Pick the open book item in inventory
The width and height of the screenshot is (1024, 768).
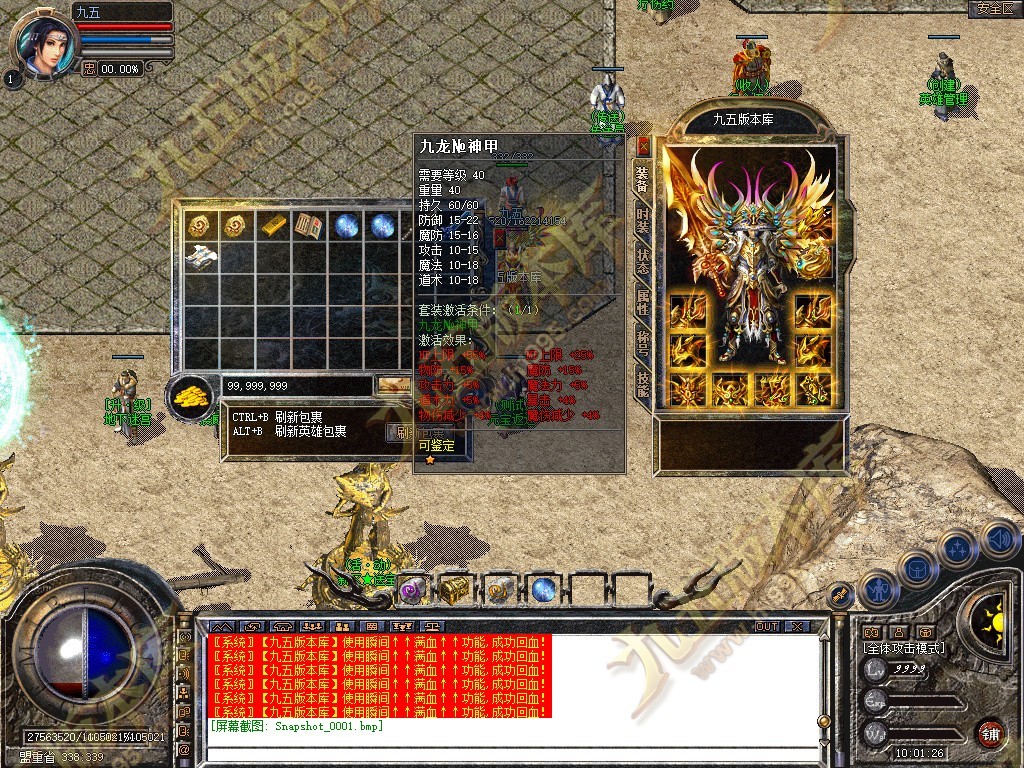tap(308, 226)
